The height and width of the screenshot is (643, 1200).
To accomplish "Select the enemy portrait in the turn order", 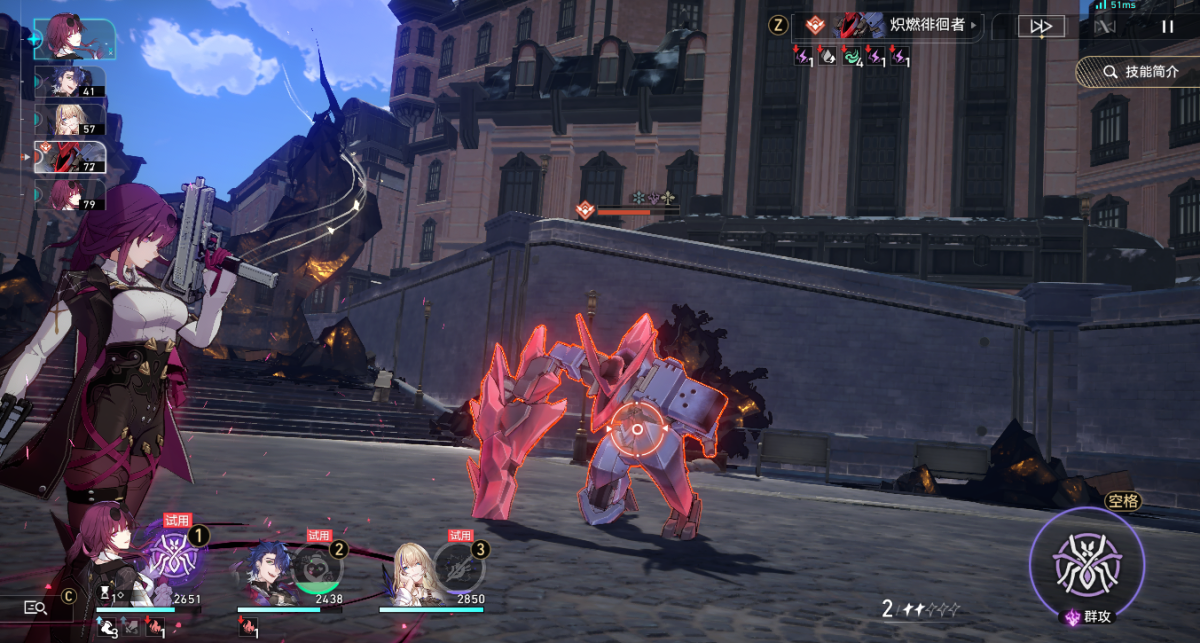I will (x=70, y=156).
